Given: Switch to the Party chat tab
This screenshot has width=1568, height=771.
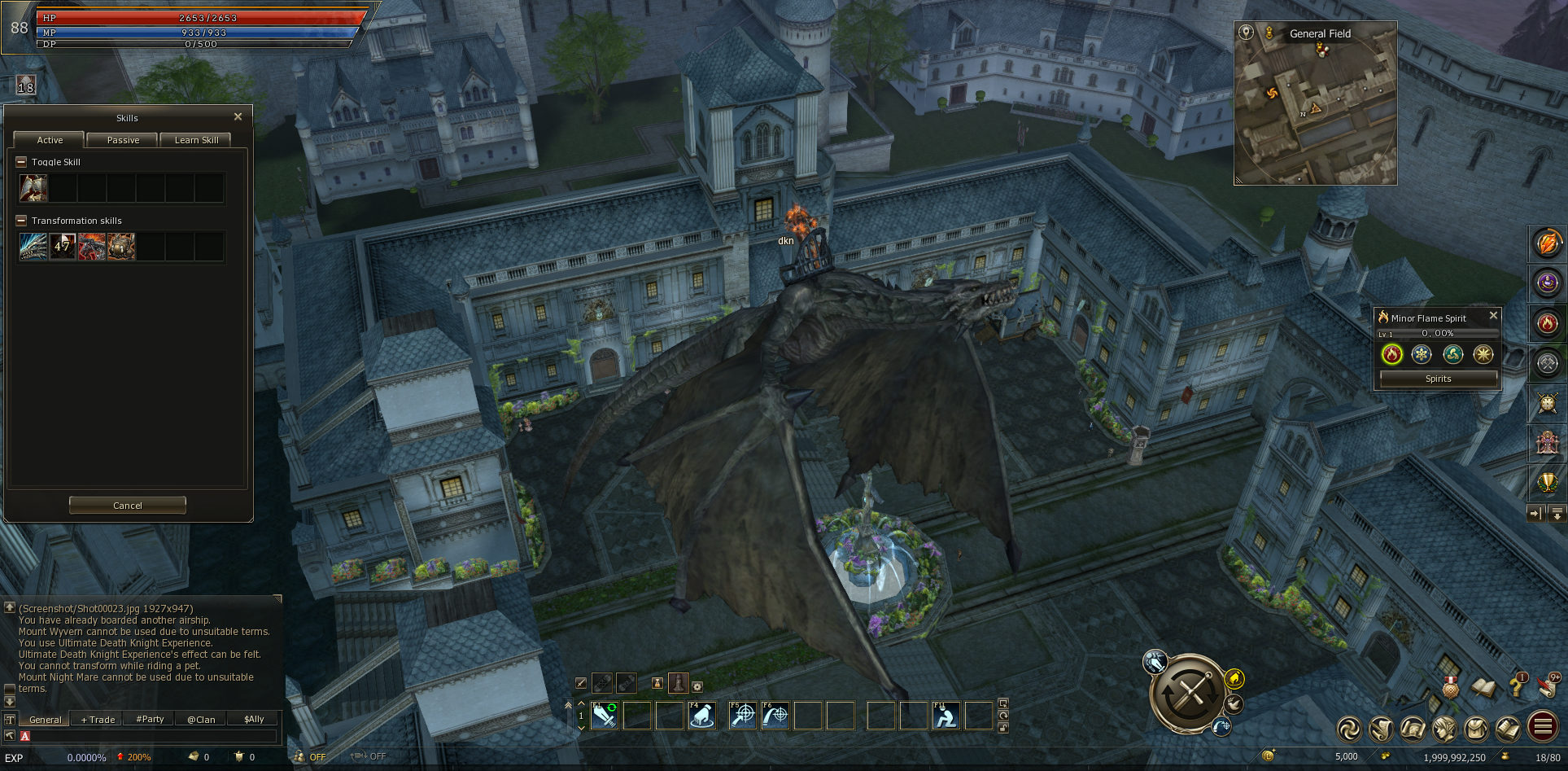Looking at the screenshot, I should (150, 720).
